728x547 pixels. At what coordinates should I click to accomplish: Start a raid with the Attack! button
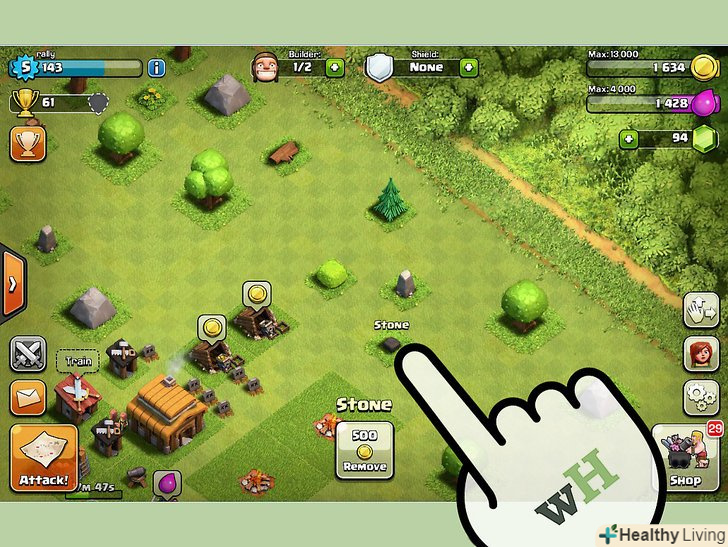44,458
